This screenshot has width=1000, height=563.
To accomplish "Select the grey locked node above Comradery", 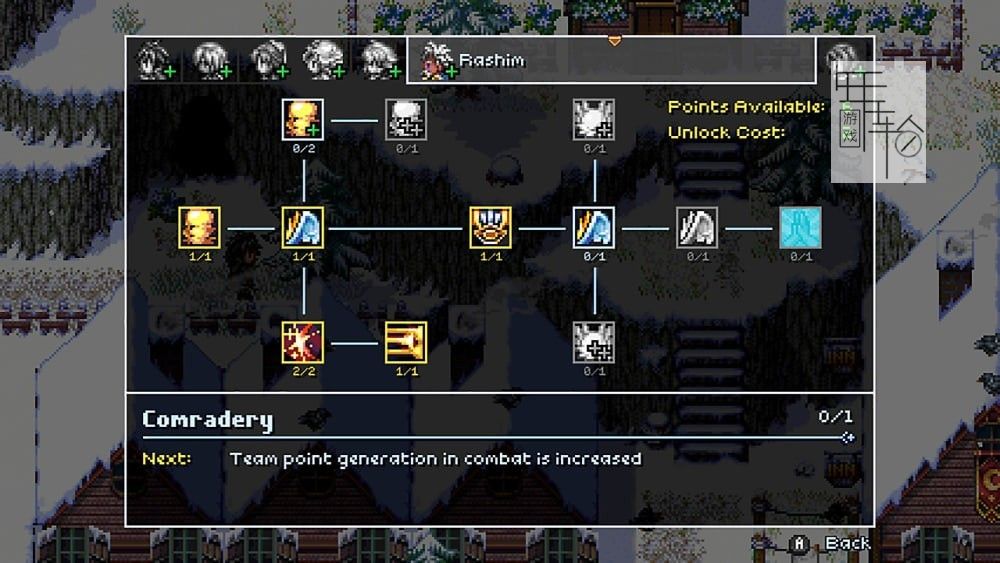I will click(594, 120).
